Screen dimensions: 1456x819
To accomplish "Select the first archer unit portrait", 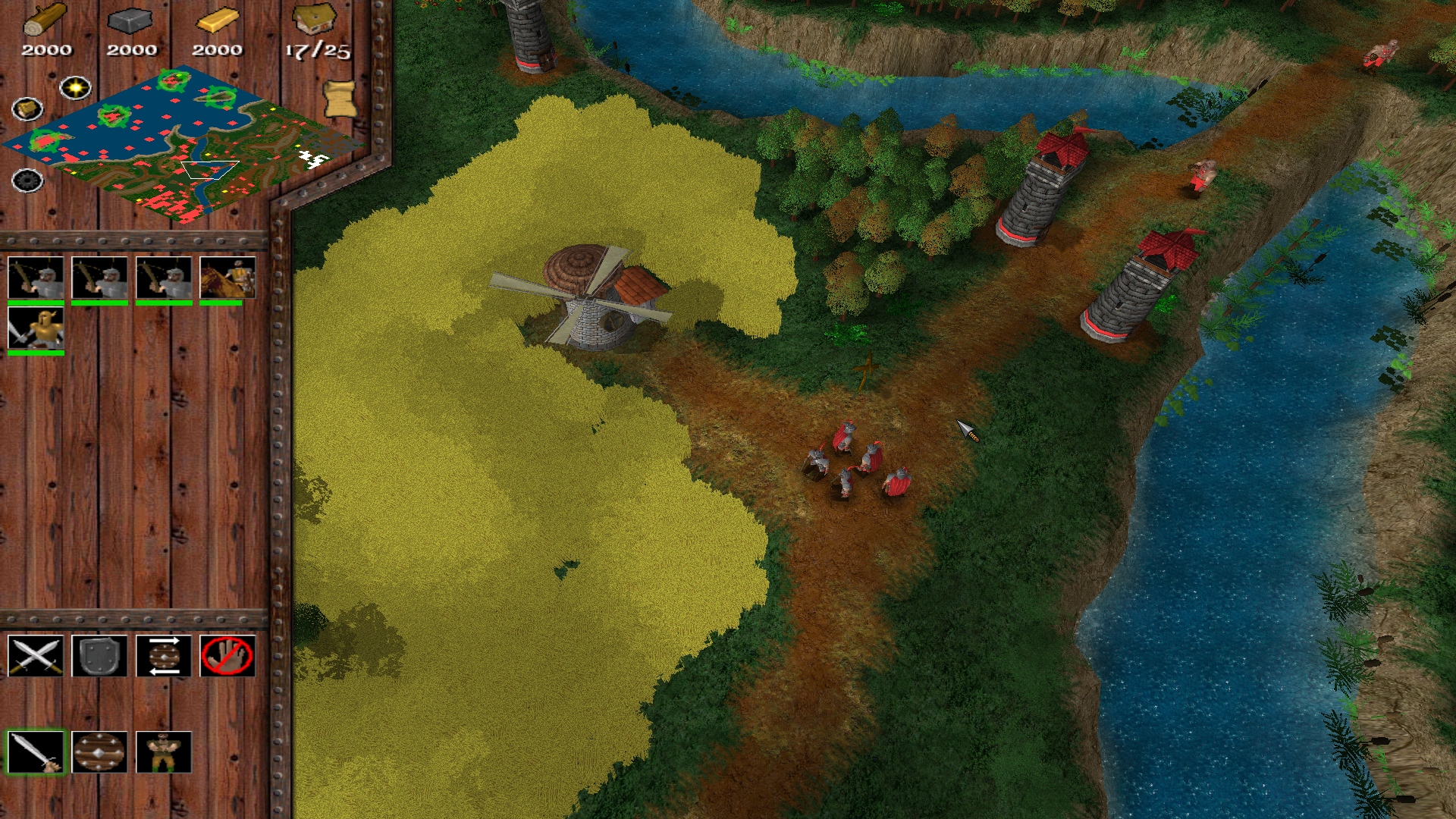I will (34, 277).
